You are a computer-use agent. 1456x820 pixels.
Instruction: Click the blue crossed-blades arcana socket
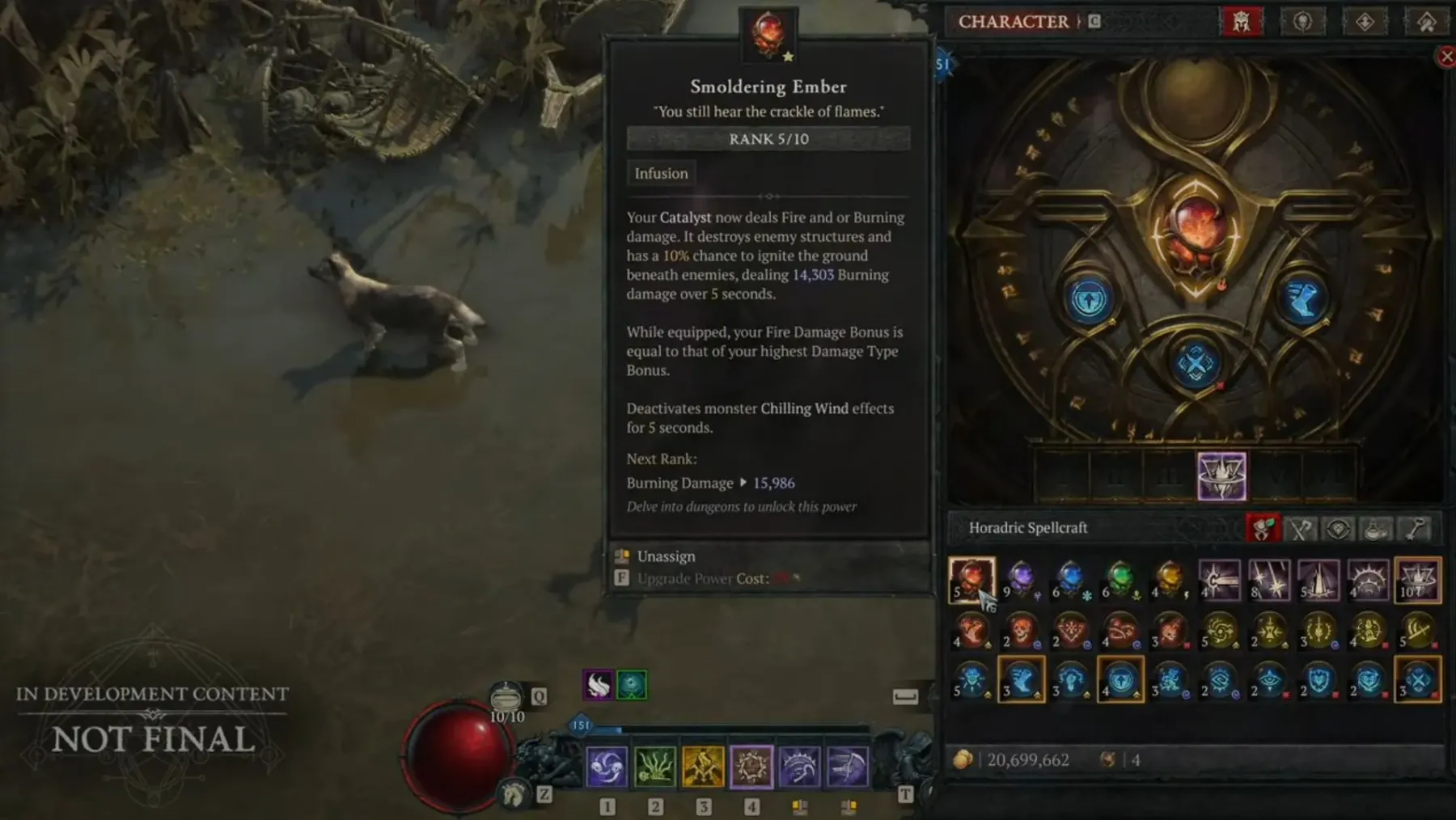point(1196,363)
